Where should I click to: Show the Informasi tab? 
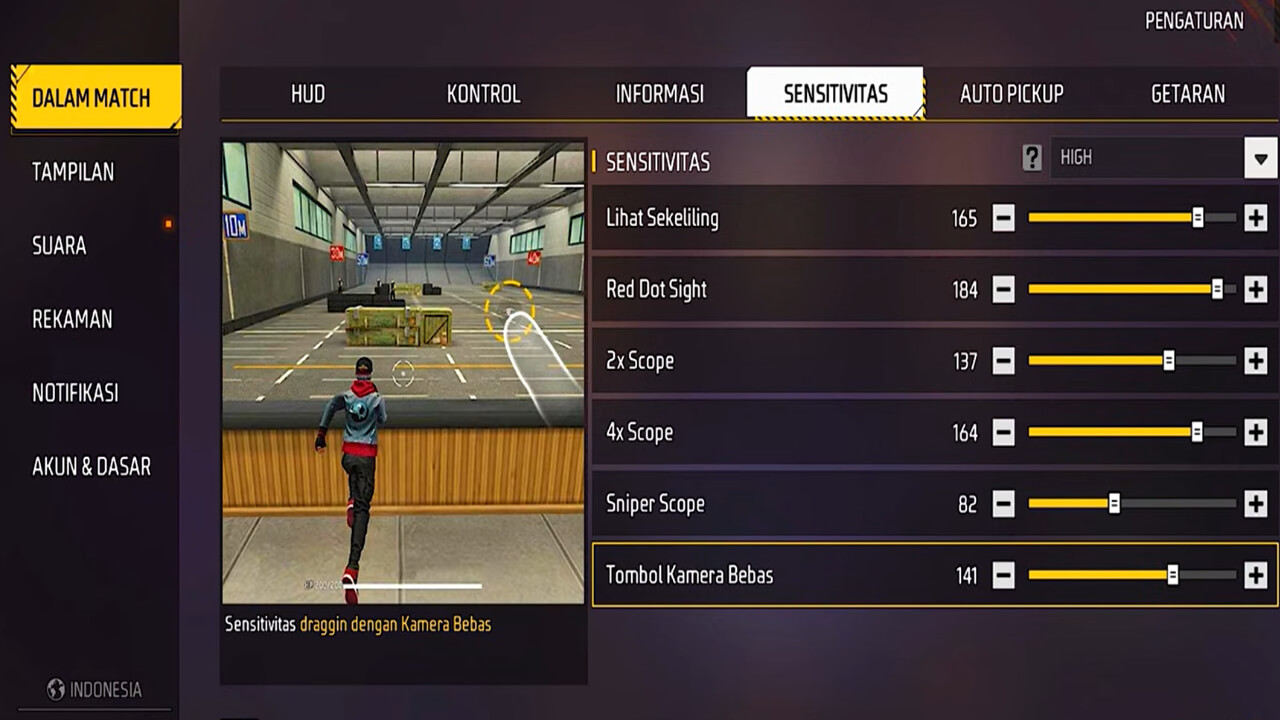coord(659,94)
